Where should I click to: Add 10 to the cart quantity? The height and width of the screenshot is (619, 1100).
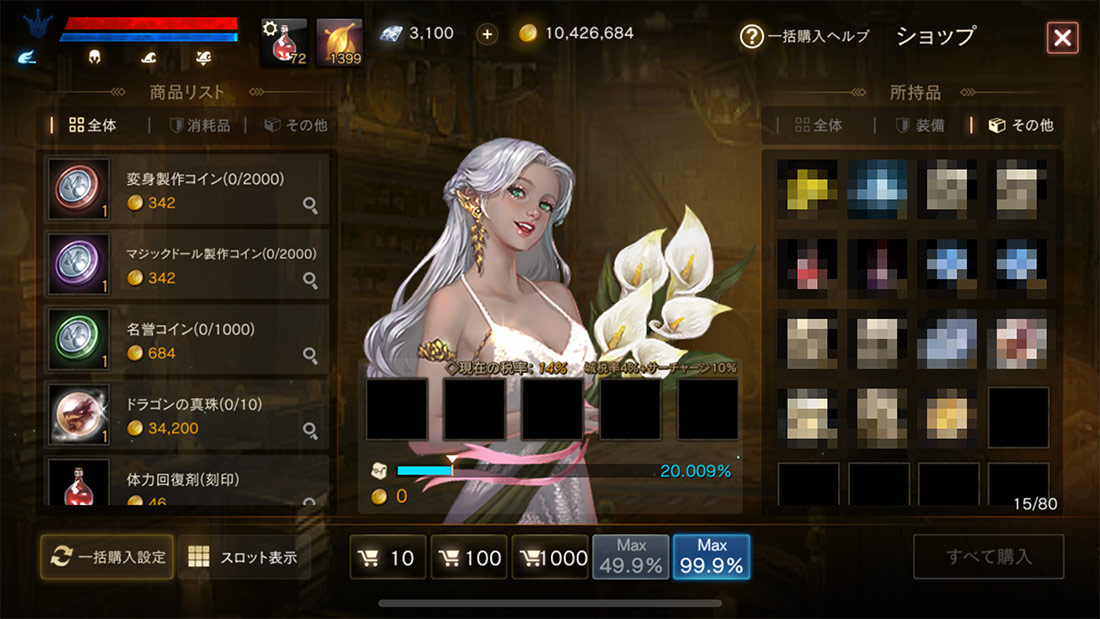click(x=388, y=558)
